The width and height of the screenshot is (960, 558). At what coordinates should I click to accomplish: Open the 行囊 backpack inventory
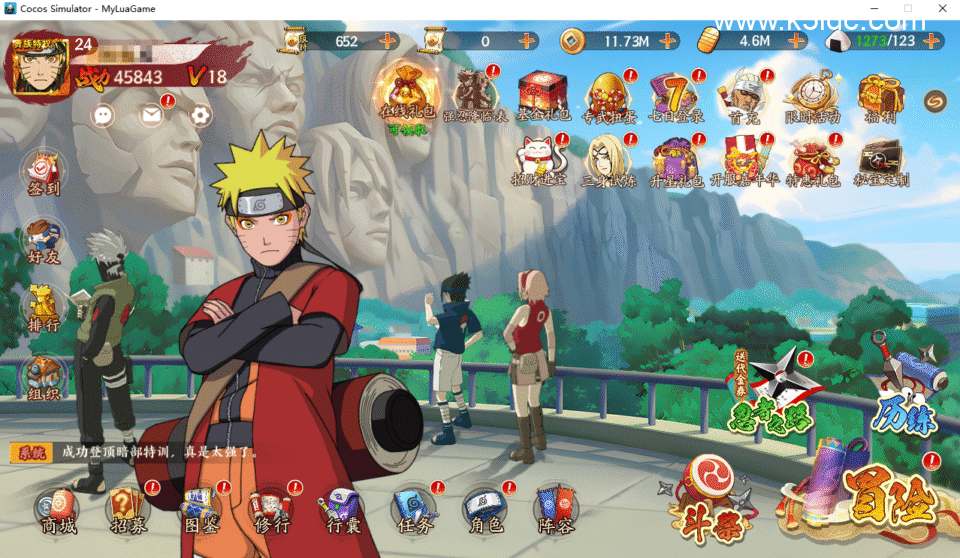pos(344,509)
